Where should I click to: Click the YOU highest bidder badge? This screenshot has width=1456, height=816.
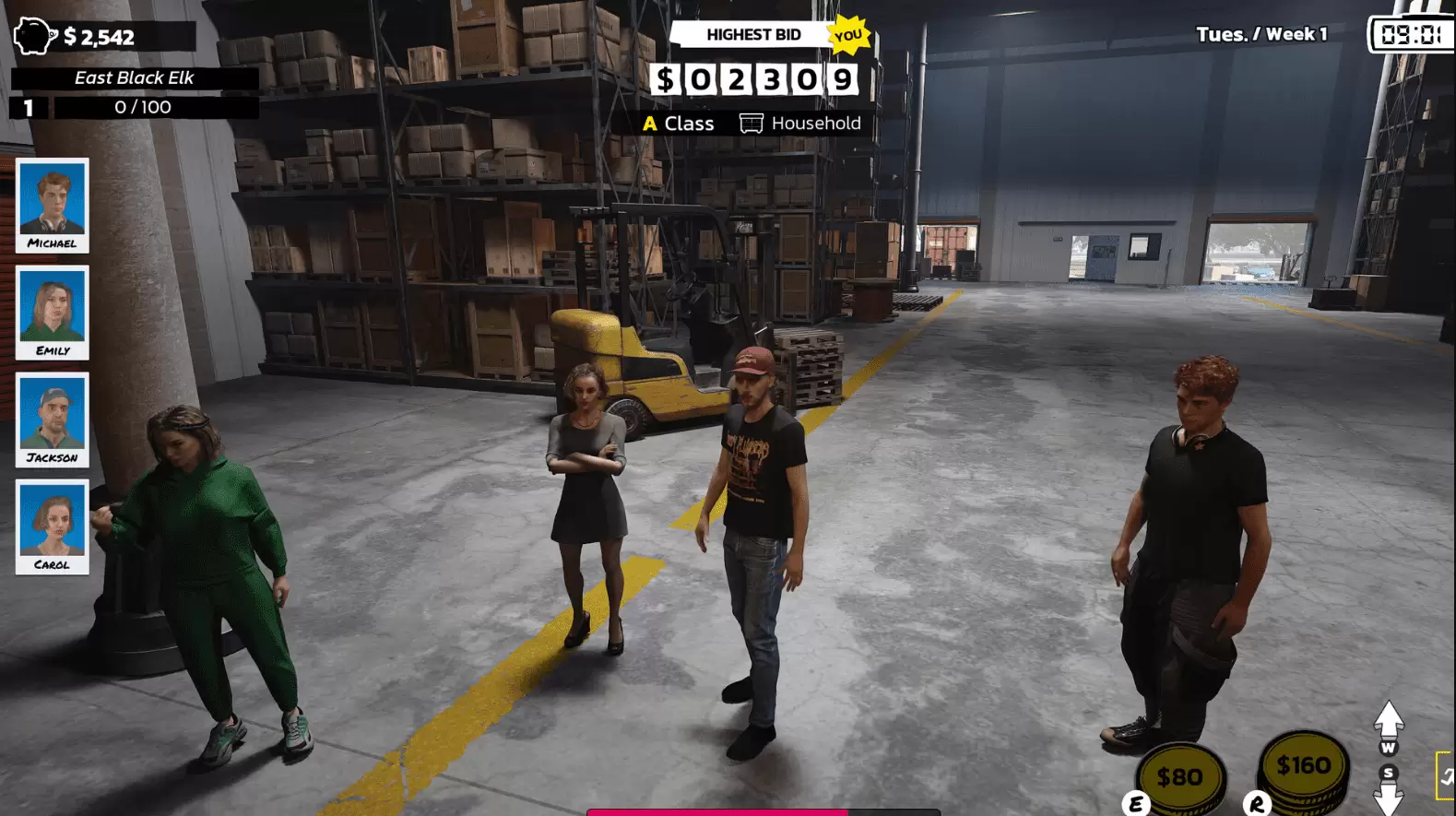(x=846, y=37)
